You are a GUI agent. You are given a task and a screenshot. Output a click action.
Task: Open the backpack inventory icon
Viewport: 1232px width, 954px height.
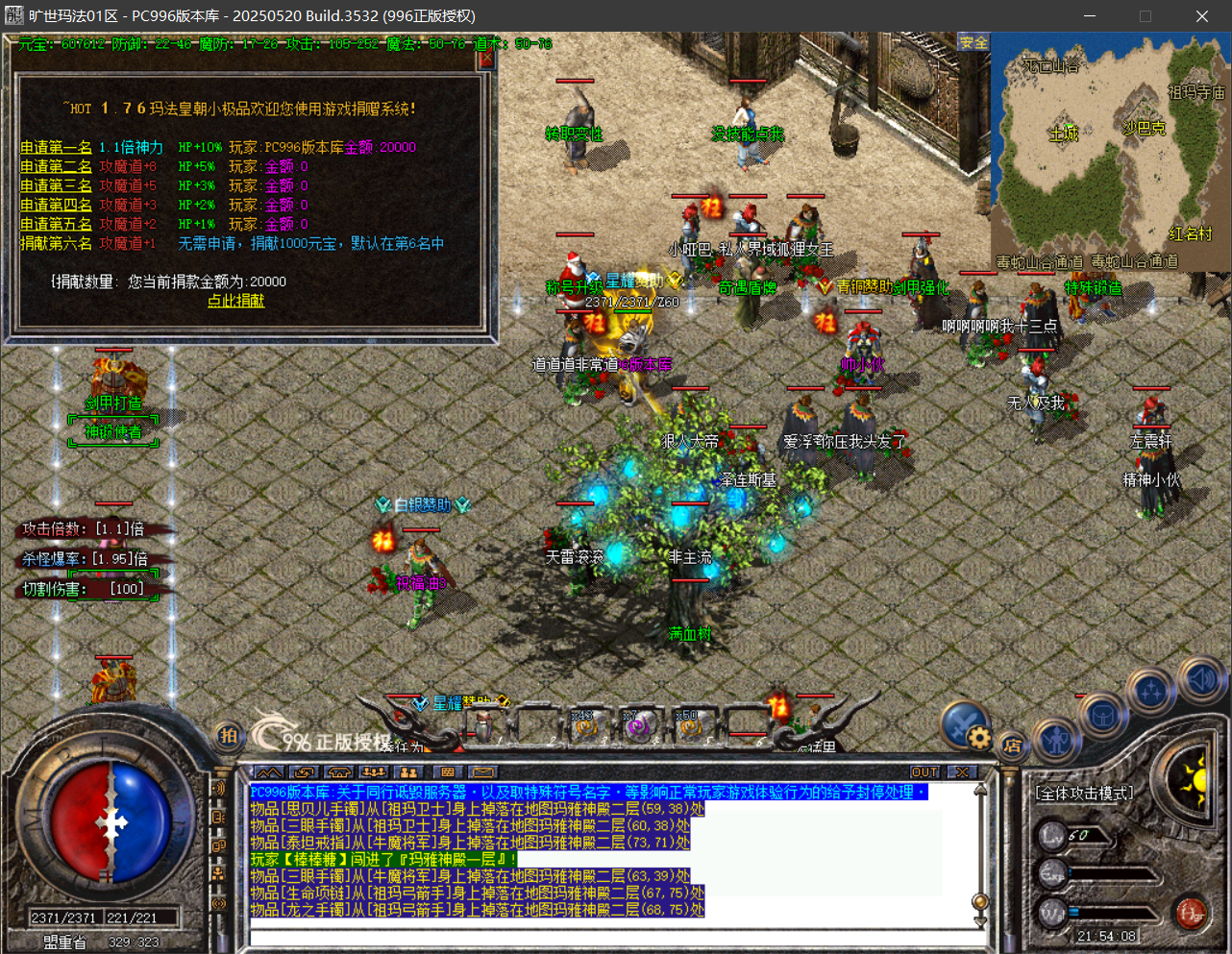click(x=1101, y=716)
